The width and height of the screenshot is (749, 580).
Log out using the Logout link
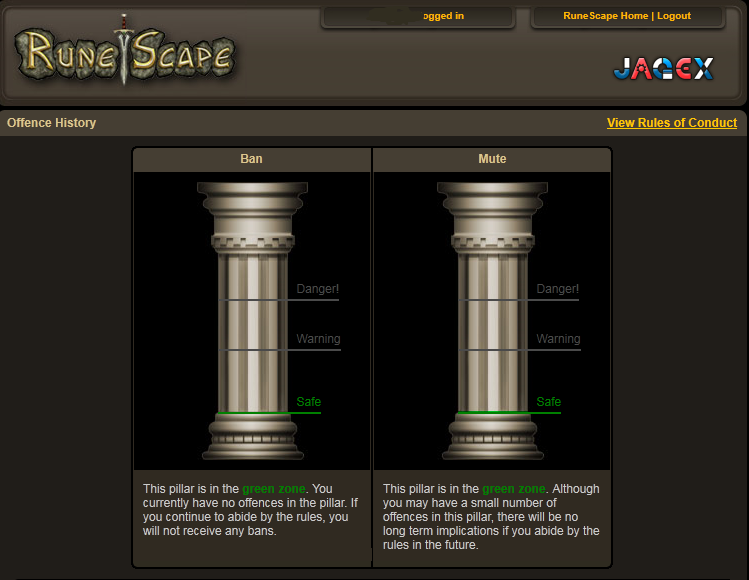(x=674, y=16)
